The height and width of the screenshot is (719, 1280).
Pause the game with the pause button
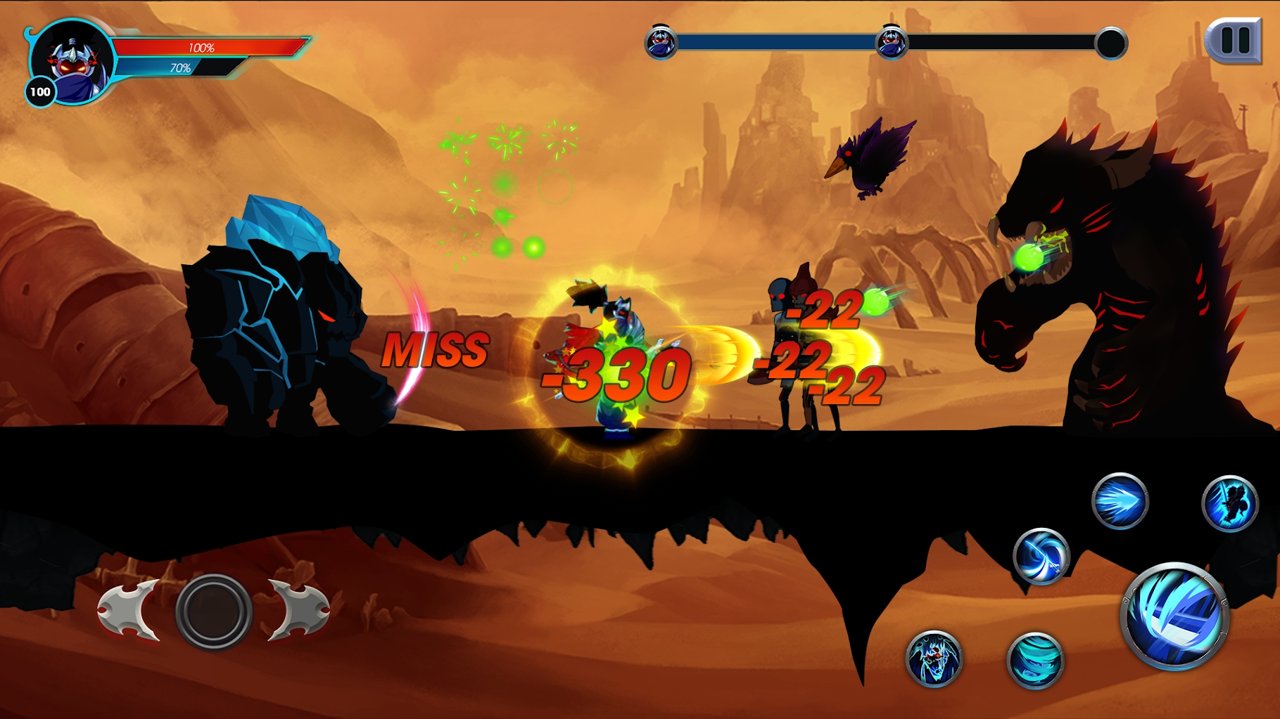(1234, 41)
